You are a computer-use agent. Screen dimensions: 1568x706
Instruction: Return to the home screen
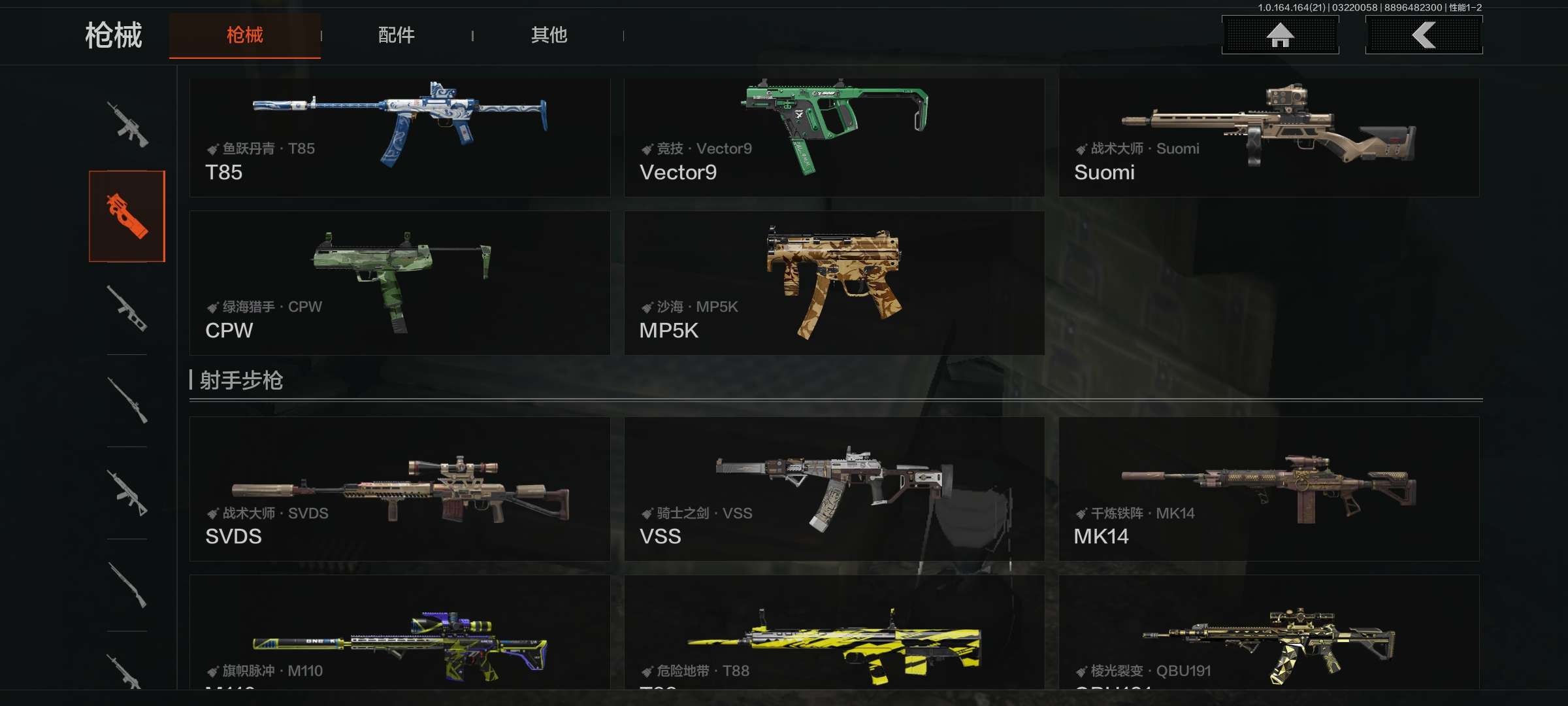1280,35
